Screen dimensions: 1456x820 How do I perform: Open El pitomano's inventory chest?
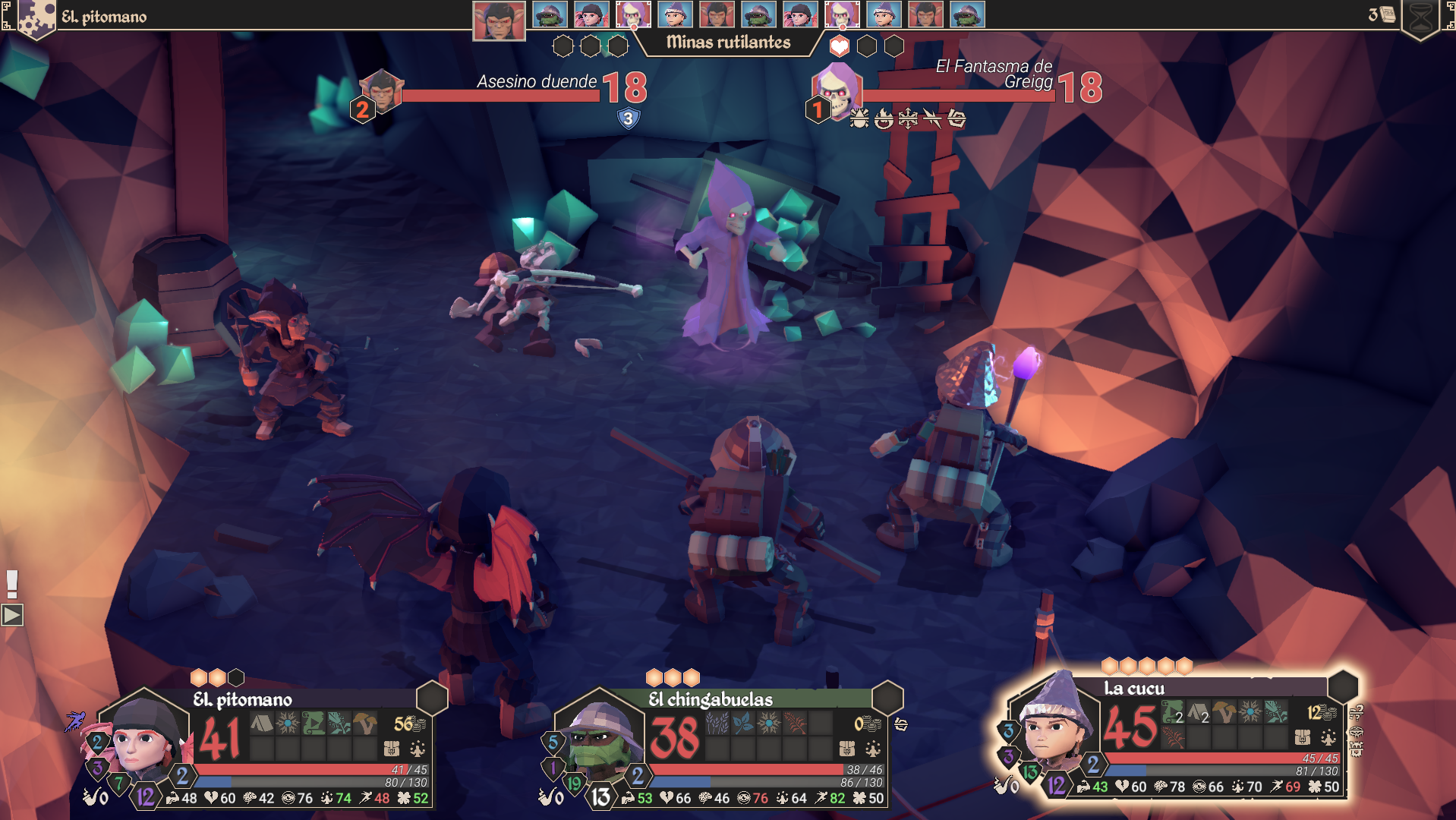coord(392,749)
